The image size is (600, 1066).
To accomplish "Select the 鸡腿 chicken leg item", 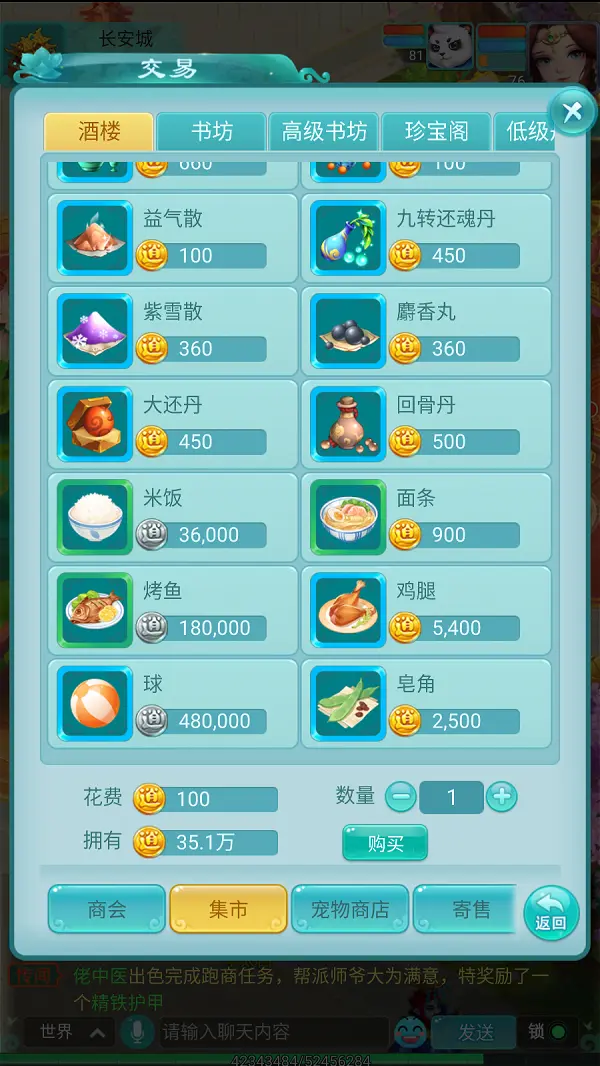I will [x=426, y=610].
